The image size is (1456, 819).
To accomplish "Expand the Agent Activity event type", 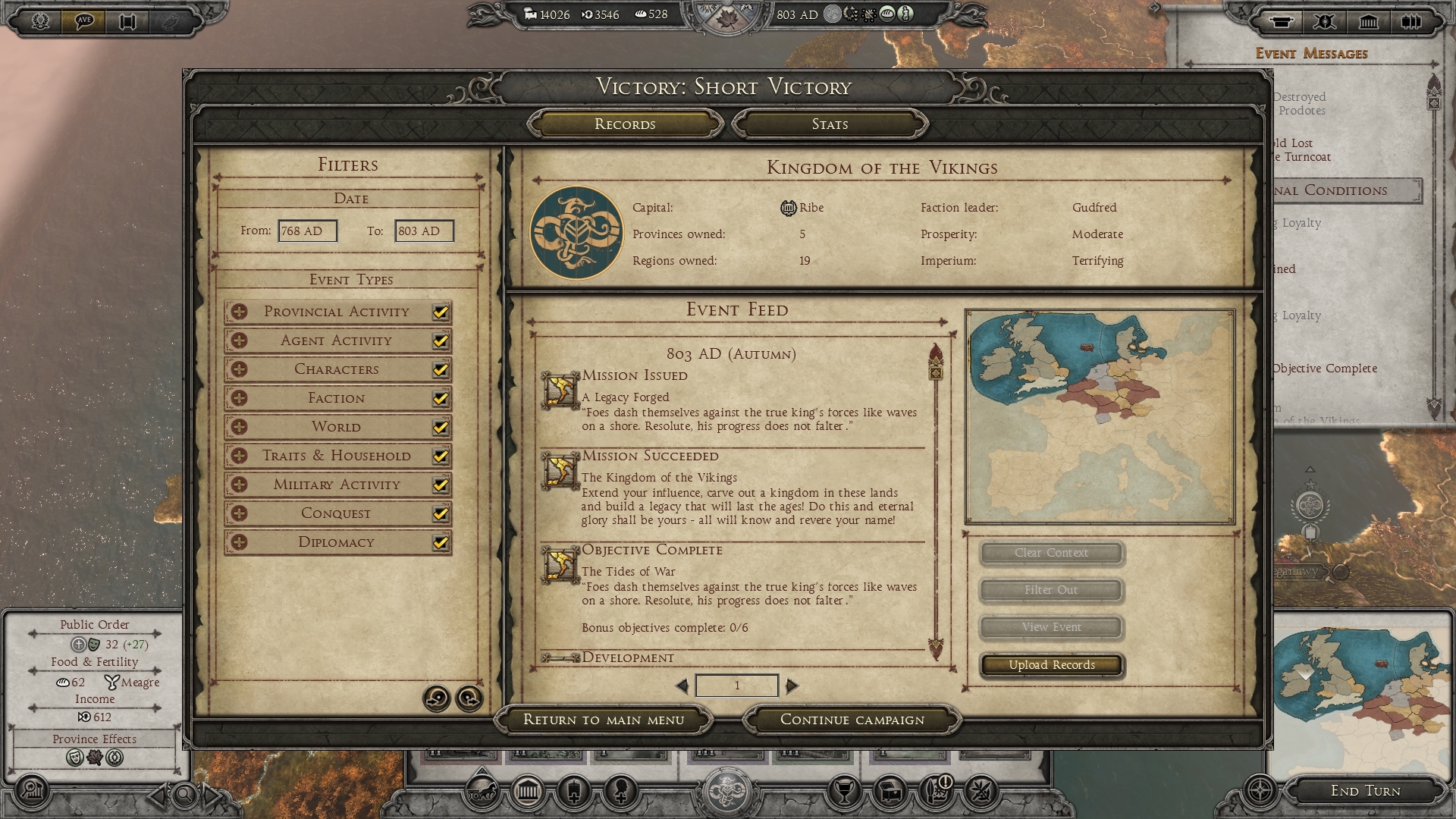I will 240,340.
